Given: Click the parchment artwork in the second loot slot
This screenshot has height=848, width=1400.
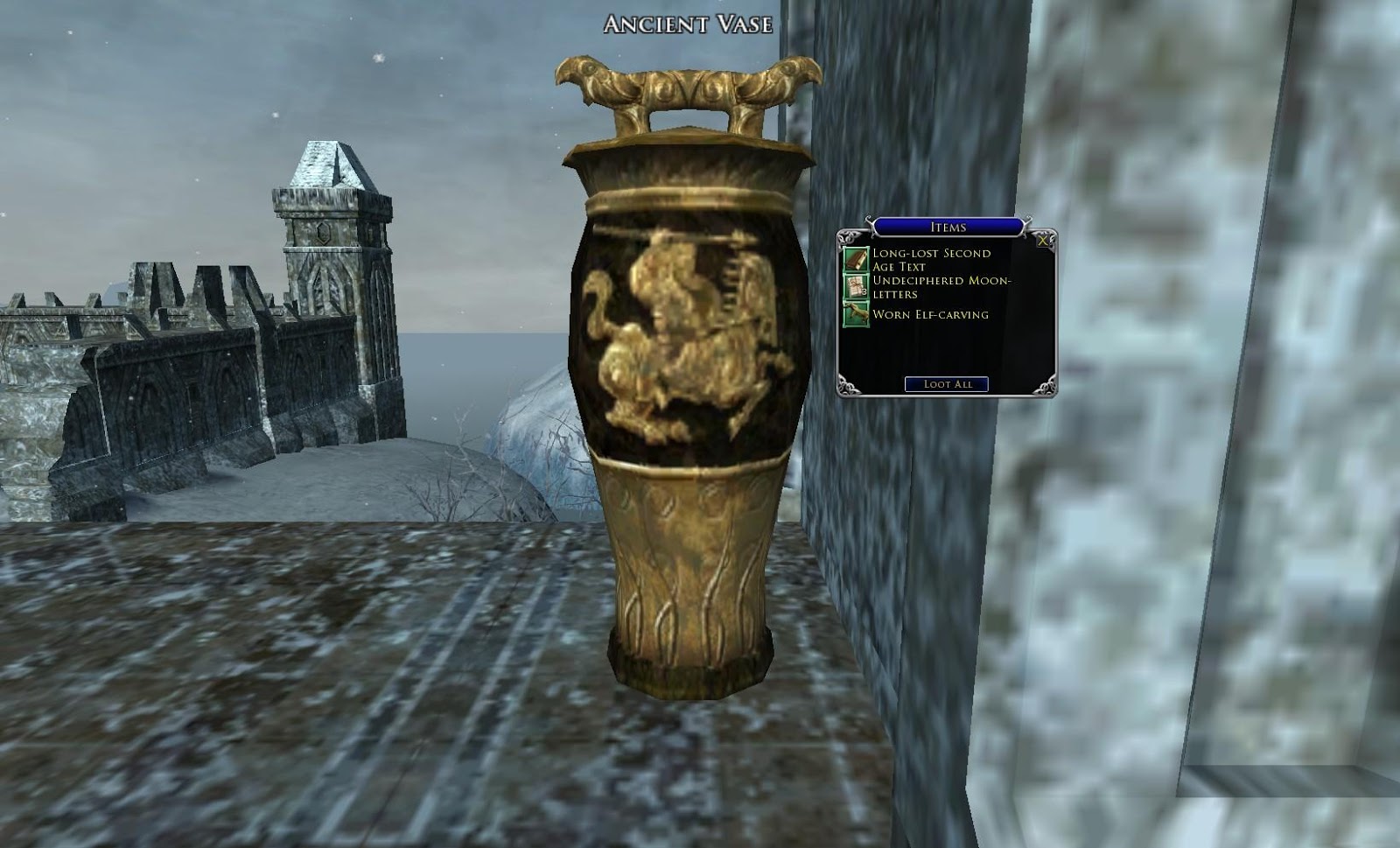Looking at the screenshot, I should click(x=855, y=285).
